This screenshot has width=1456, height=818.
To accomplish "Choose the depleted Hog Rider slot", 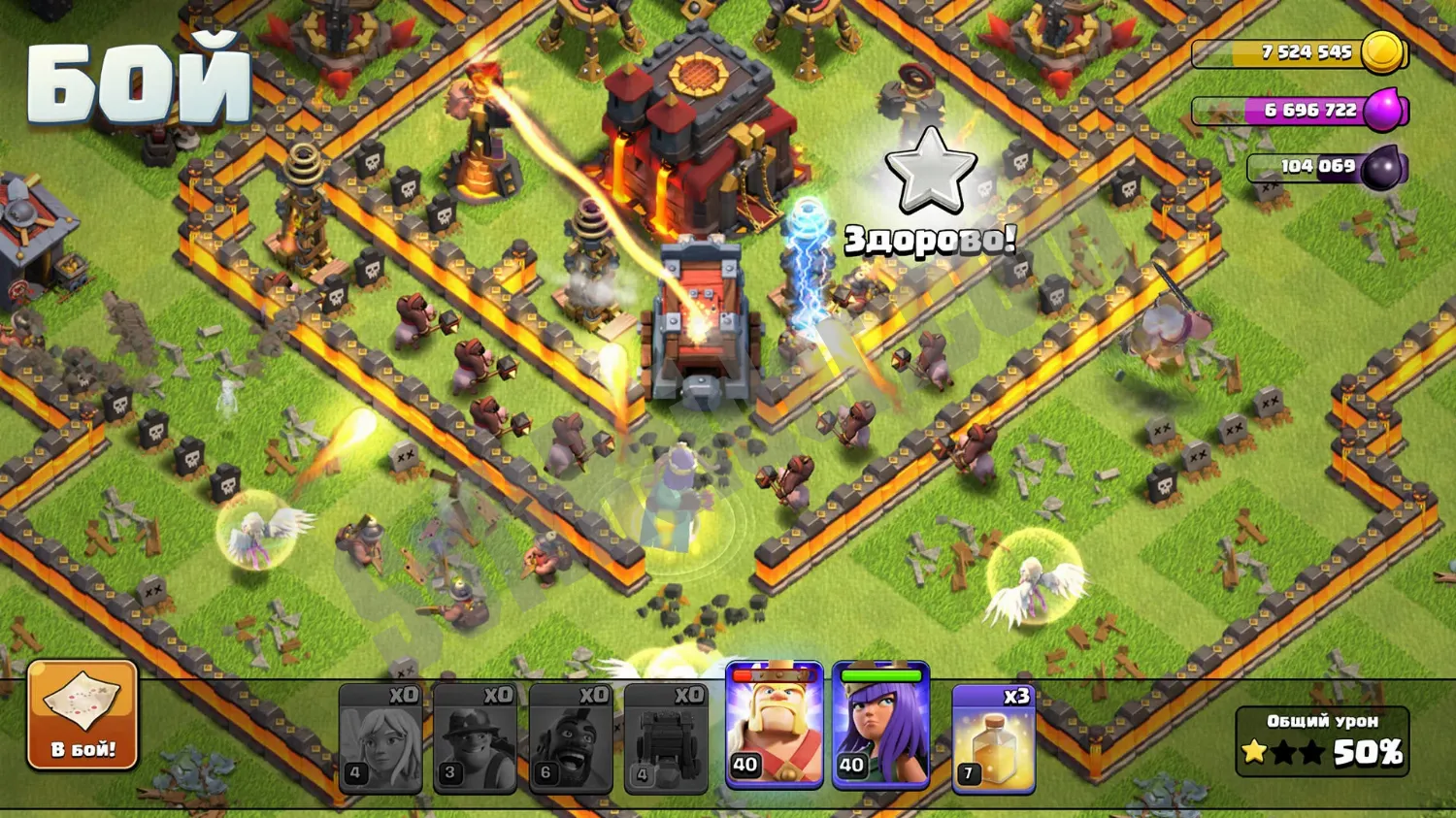I will tap(570, 738).
